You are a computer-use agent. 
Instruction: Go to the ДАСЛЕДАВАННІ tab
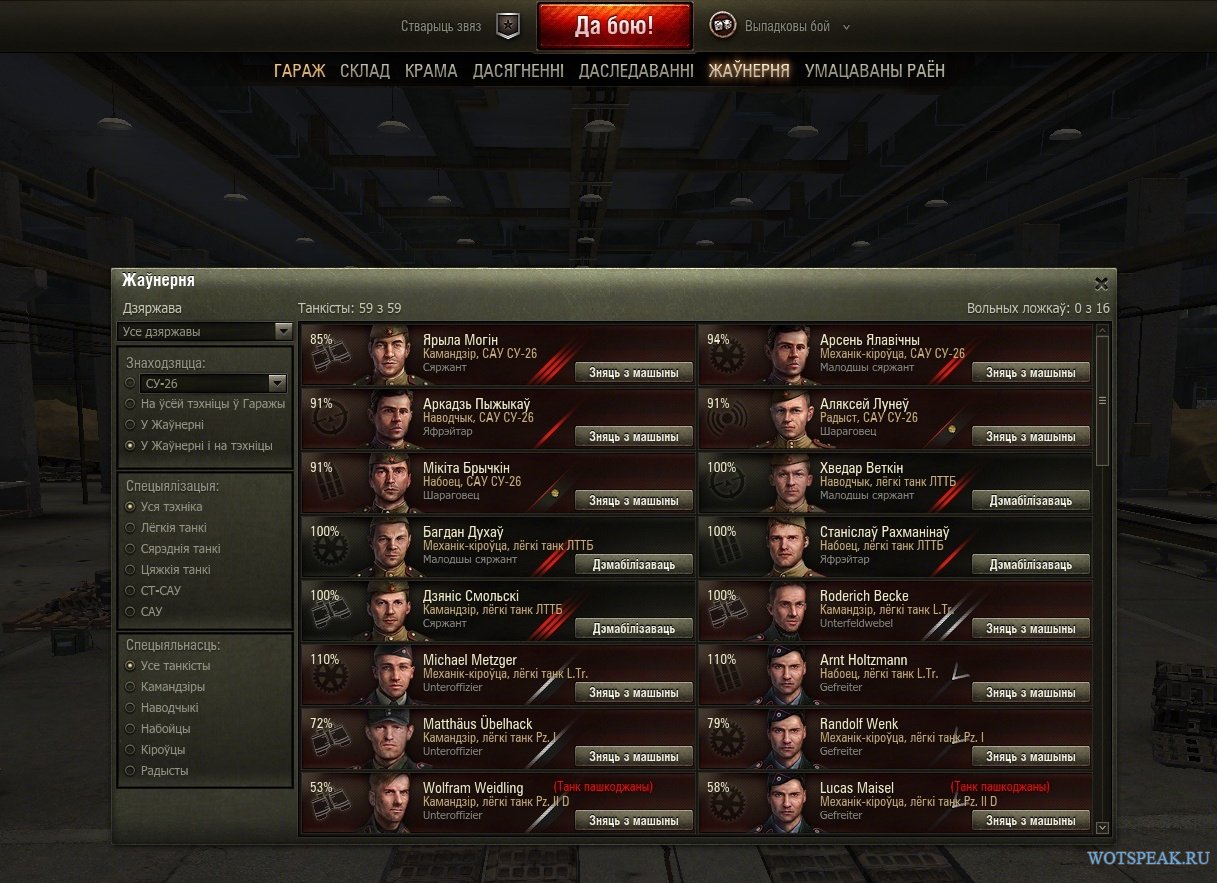636,70
